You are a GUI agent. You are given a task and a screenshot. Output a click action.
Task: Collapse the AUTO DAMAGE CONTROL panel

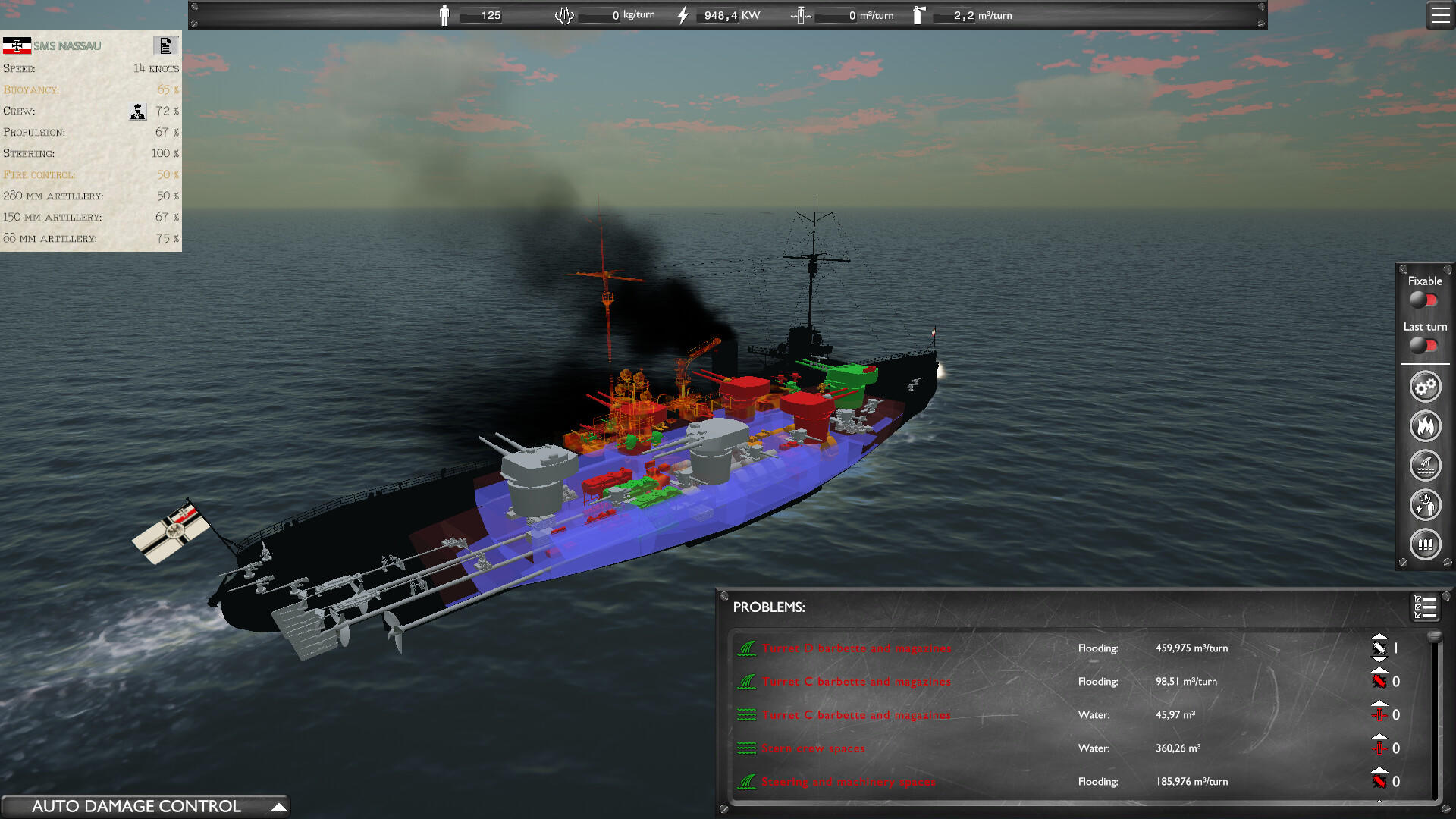coord(280,806)
